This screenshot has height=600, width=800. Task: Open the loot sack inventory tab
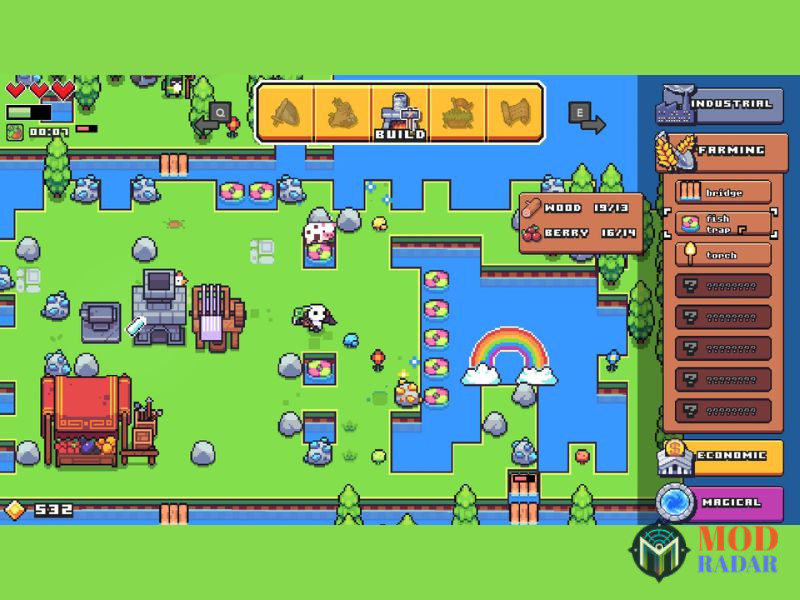(x=342, y=113)
